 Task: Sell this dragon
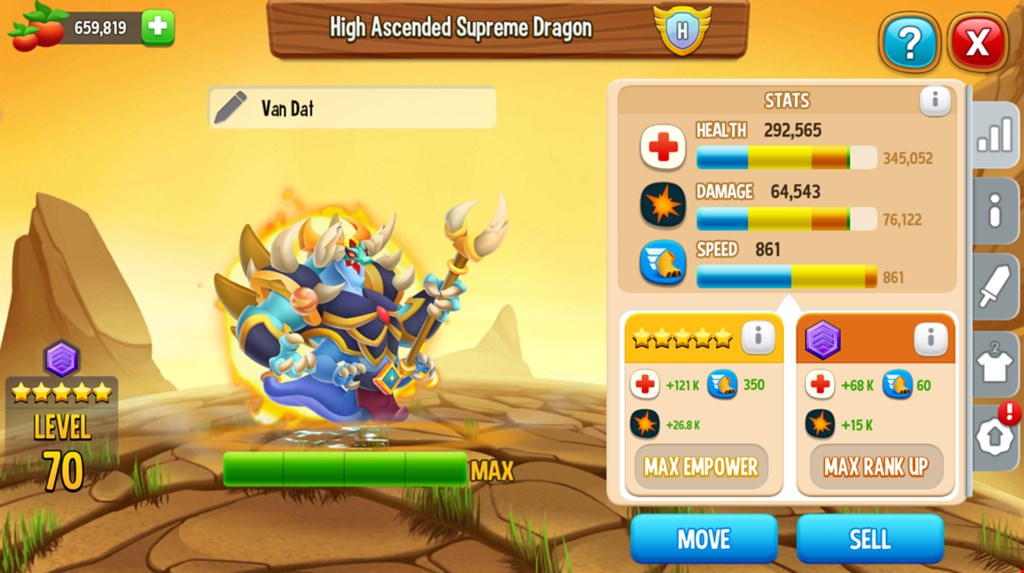[869, 539]
